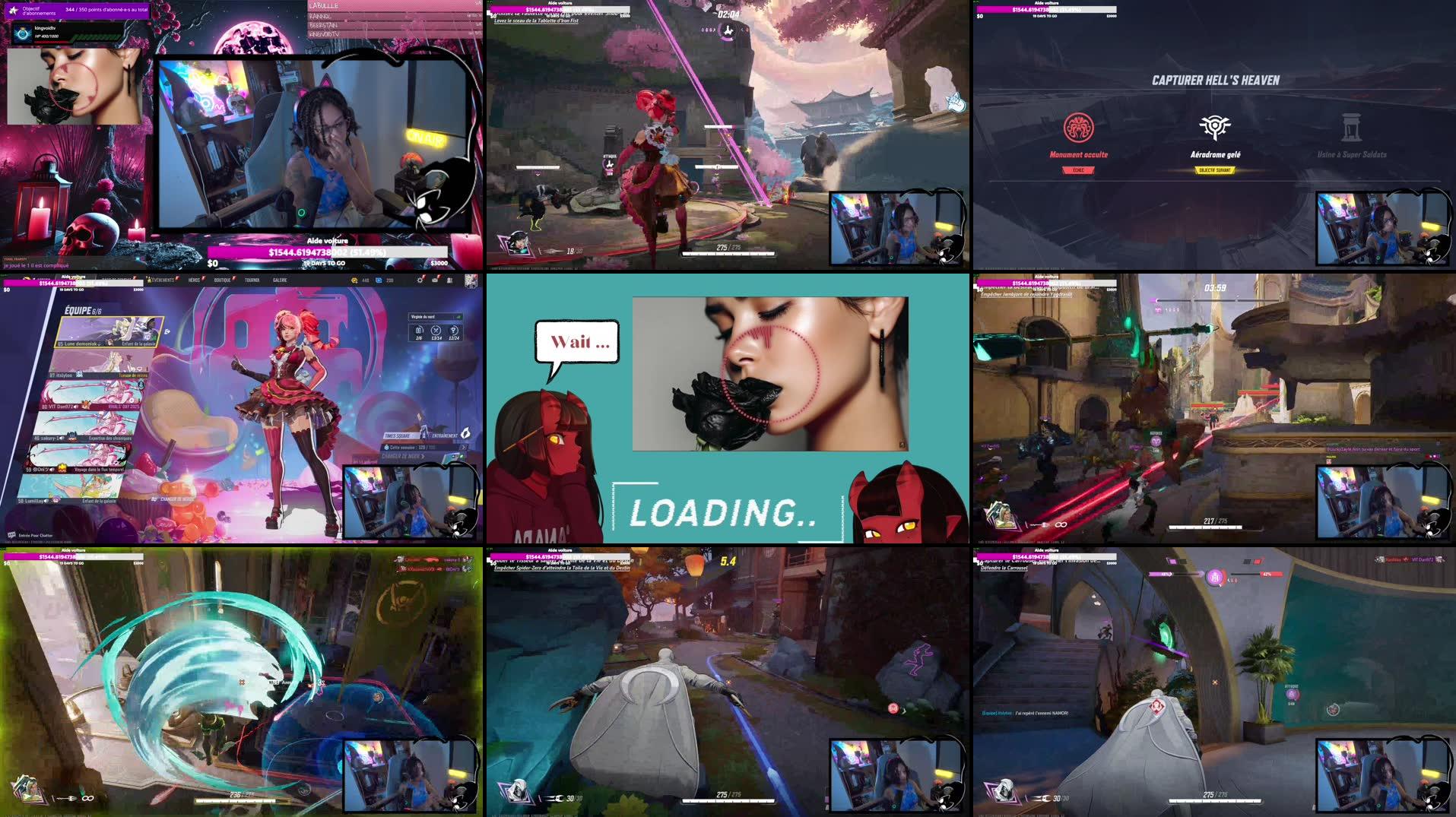Switch to the GALERIE tab
1456x817 pixels.
point(281,280)
